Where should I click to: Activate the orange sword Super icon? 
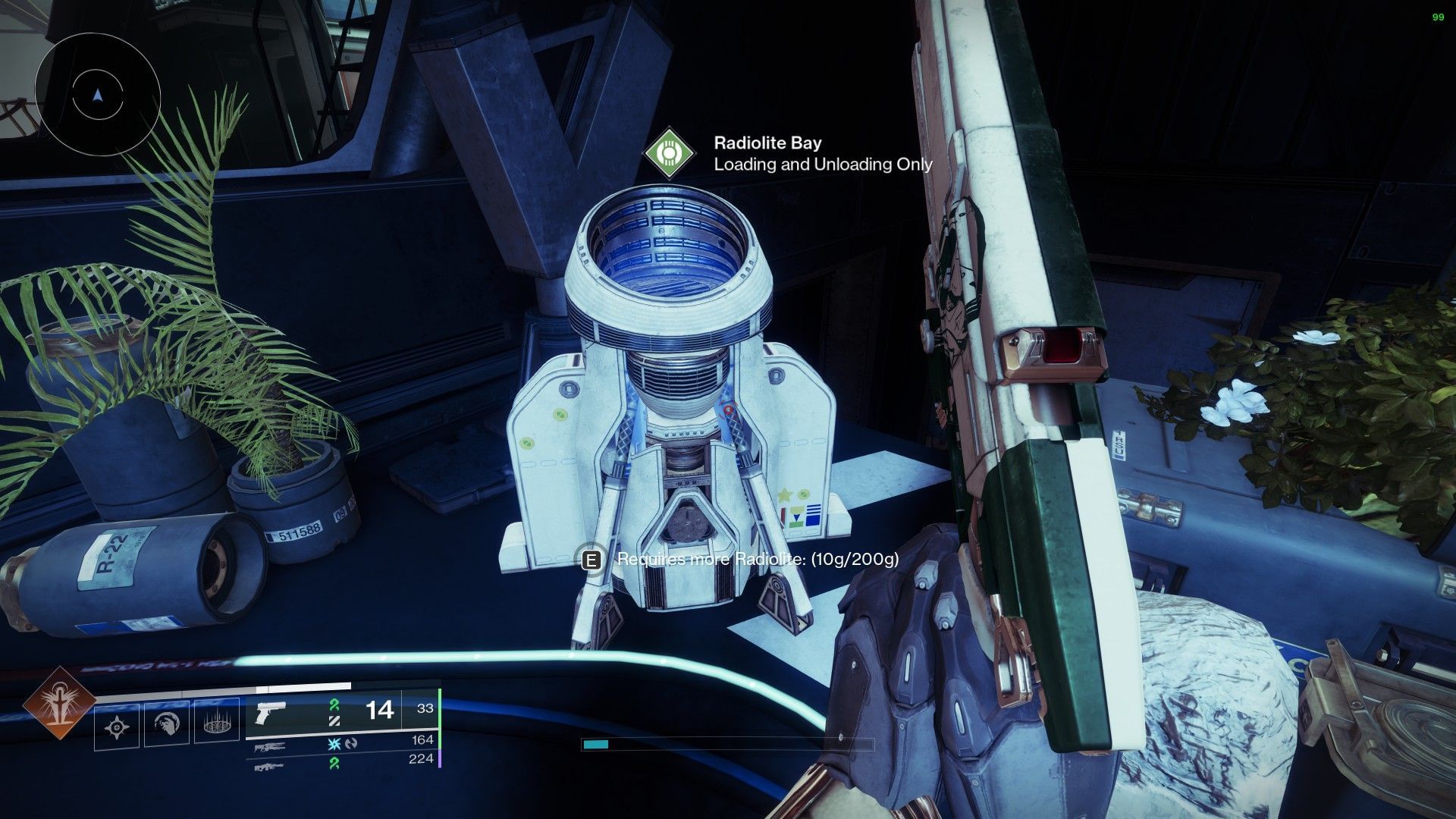tap(59, 703)
